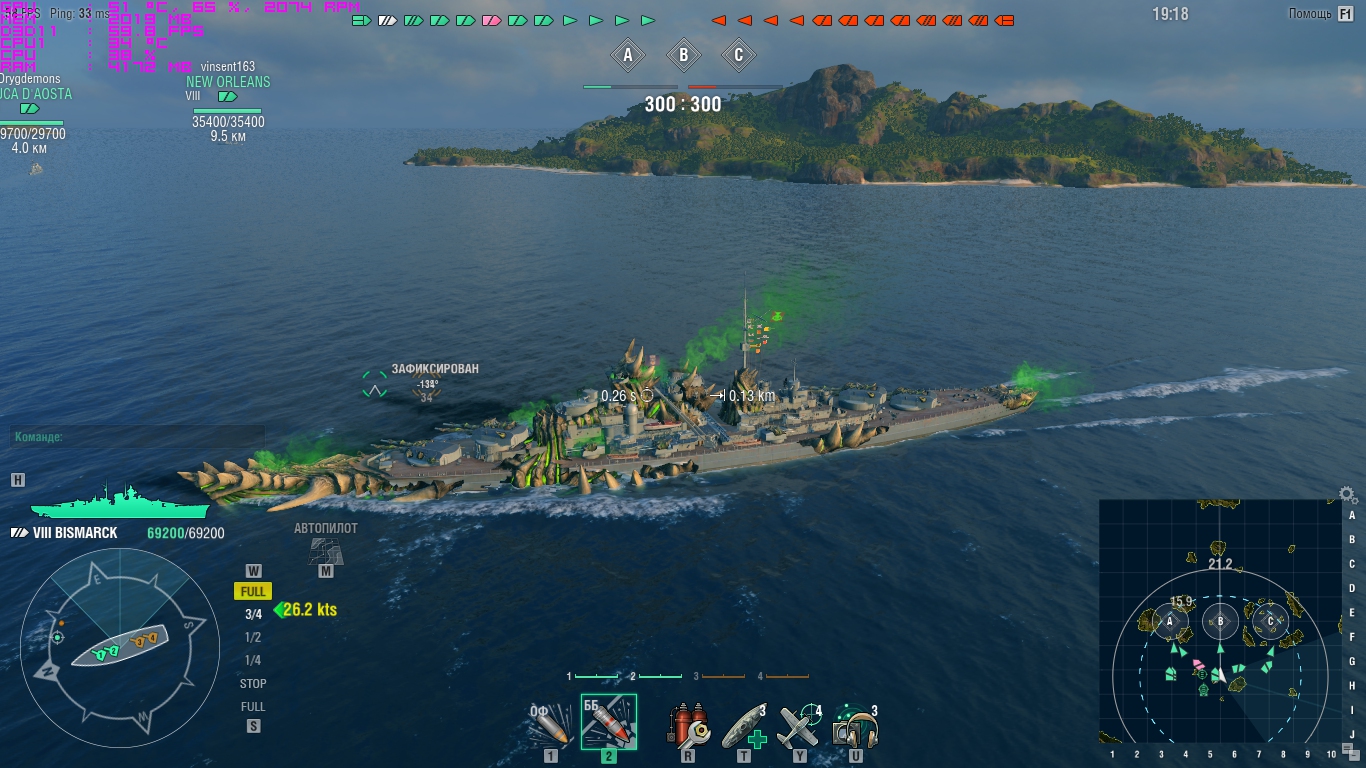The image size is (1366, 768).
Task: Set engine telegraph to 3/4 speed
Action: (254, 614)
